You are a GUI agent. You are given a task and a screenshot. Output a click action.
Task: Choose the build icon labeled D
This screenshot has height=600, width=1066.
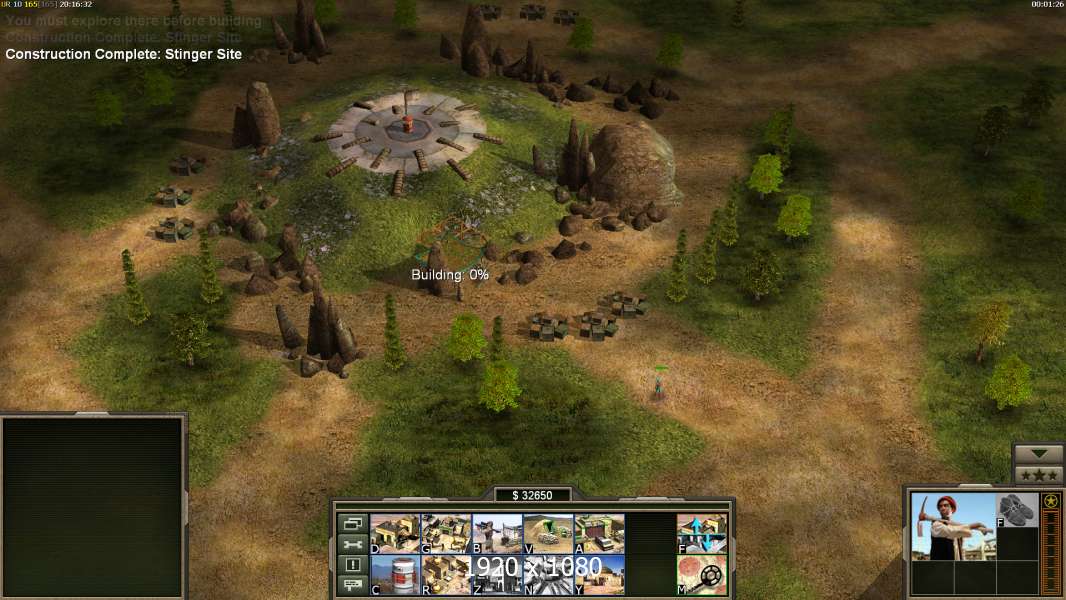[395, 534]
